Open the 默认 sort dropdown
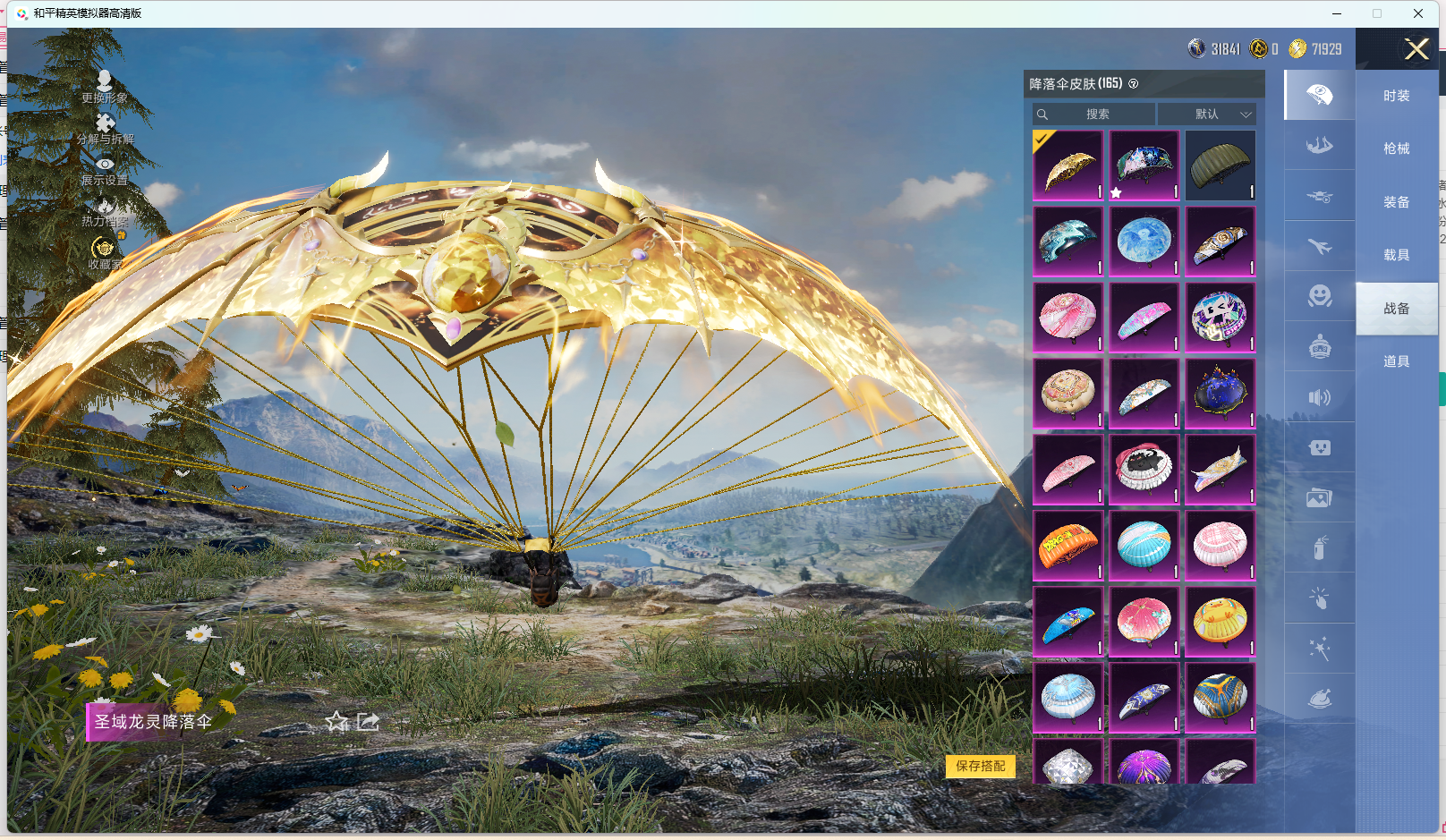Viewport: 1446px width, 840px height. tap(1207, 115)
